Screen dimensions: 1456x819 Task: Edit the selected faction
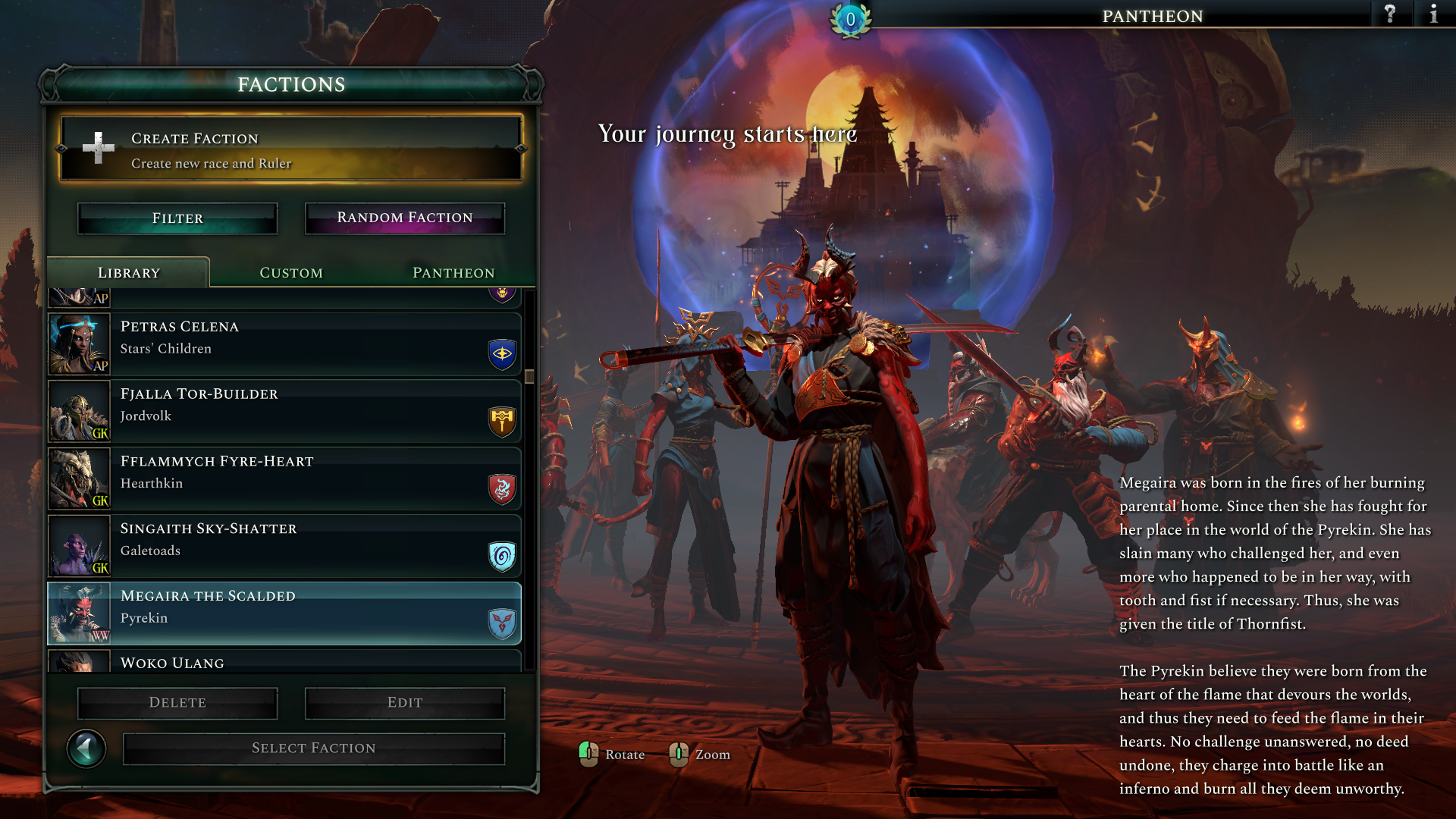(x=405, y=703)
